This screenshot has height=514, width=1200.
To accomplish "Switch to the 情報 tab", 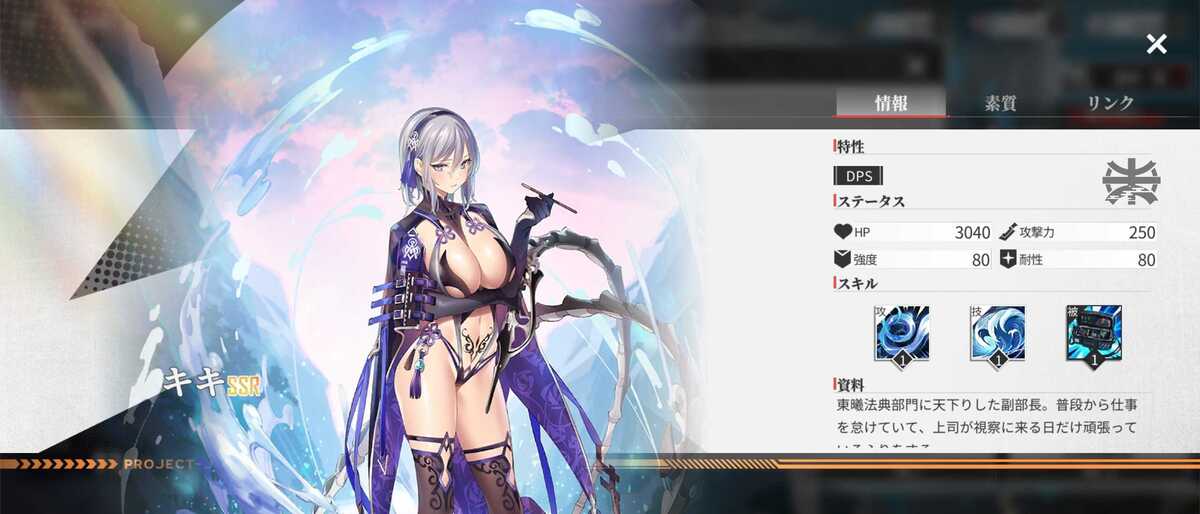I will click(x=890, y=102).
